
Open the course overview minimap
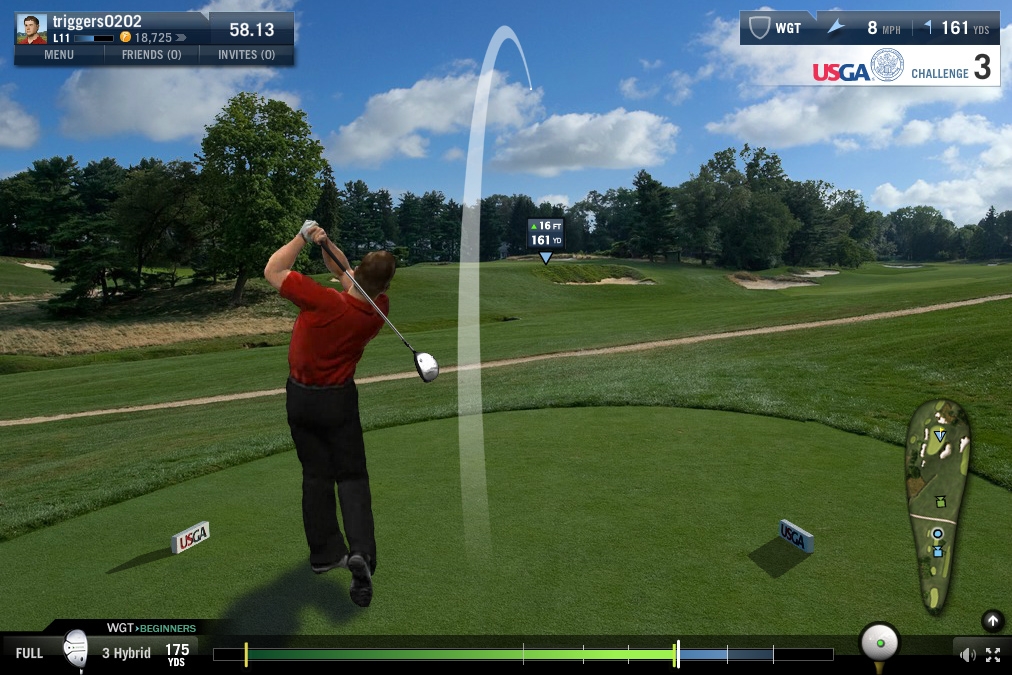(x=937, y=505)
